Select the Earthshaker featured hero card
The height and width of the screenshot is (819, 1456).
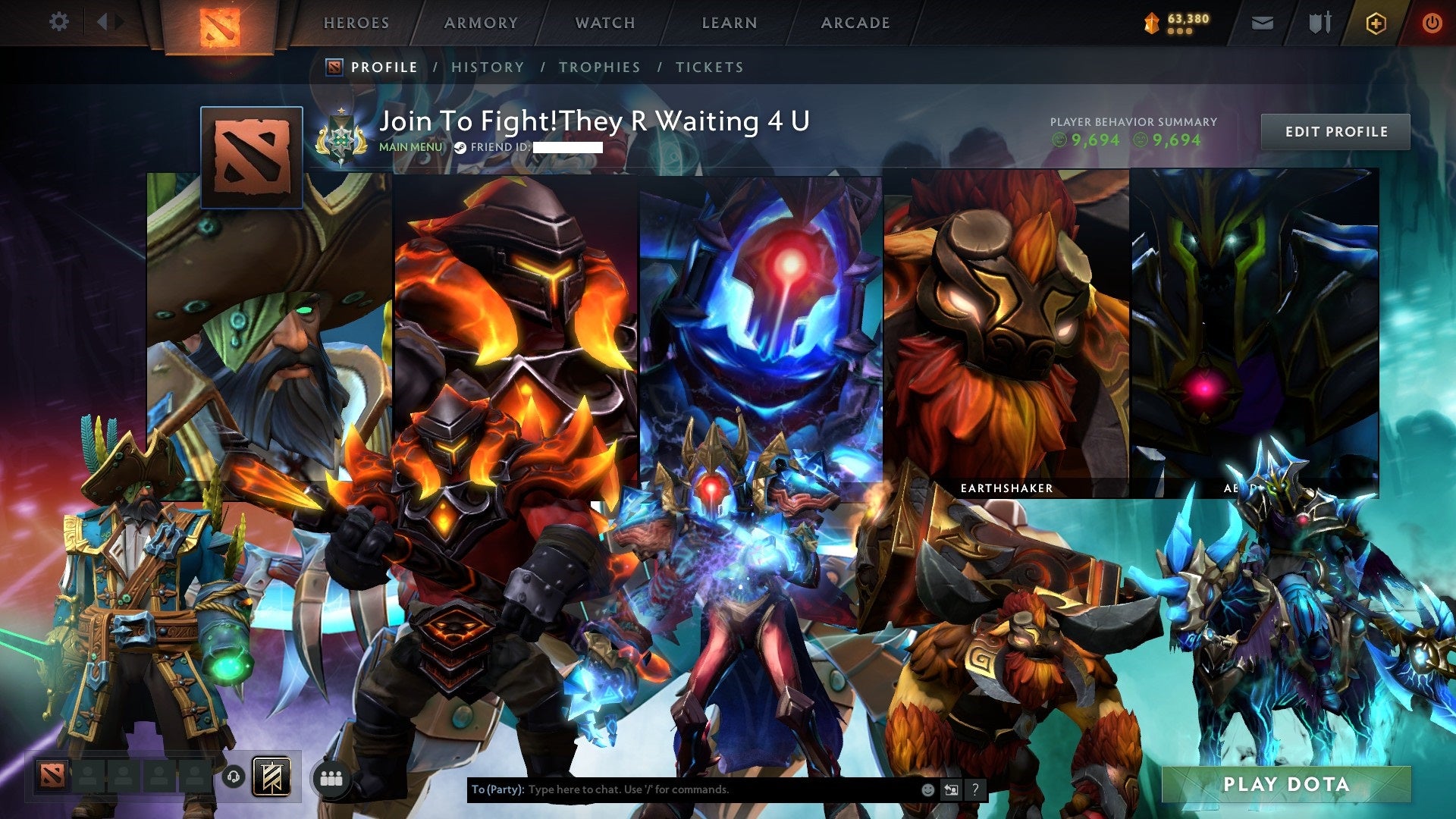click(x=1006, y=334)
